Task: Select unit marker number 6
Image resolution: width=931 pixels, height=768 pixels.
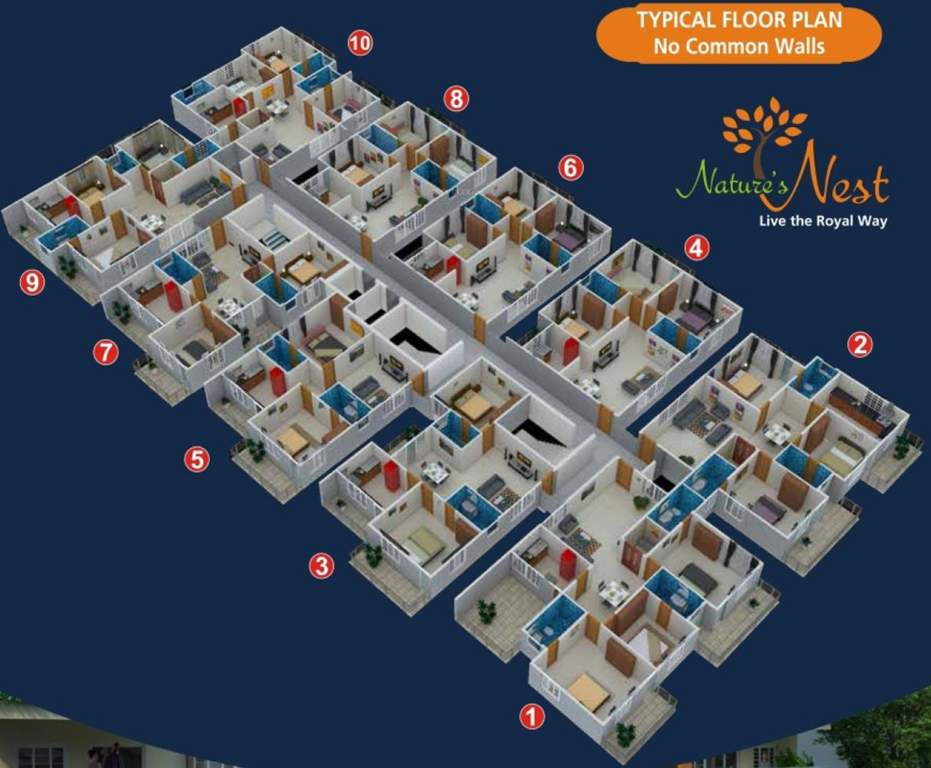Action: click(570, 167)
